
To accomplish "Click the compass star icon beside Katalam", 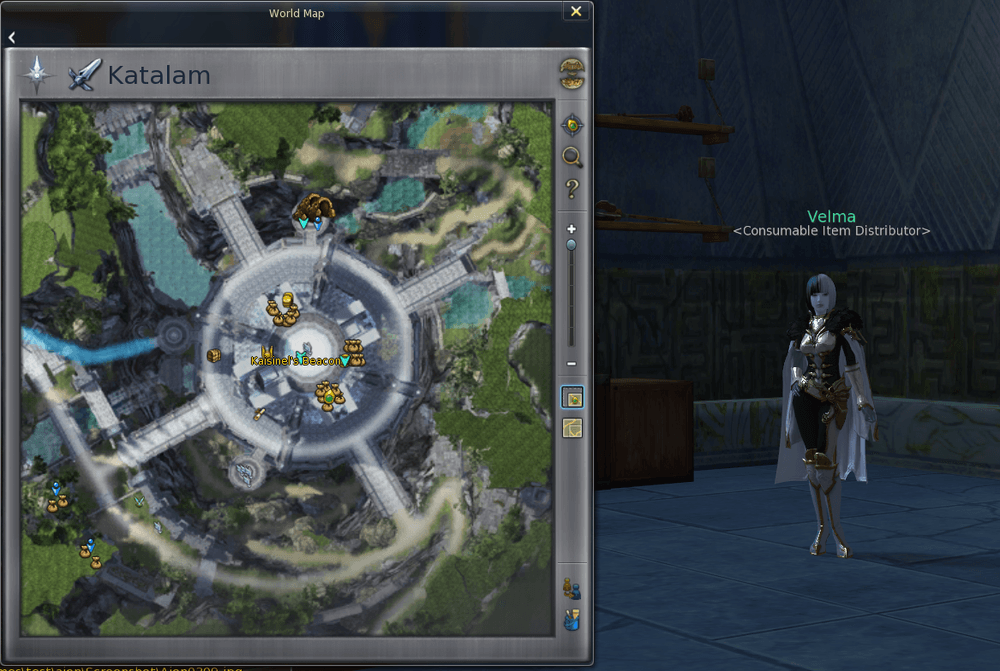I will [x=37, y=74].
